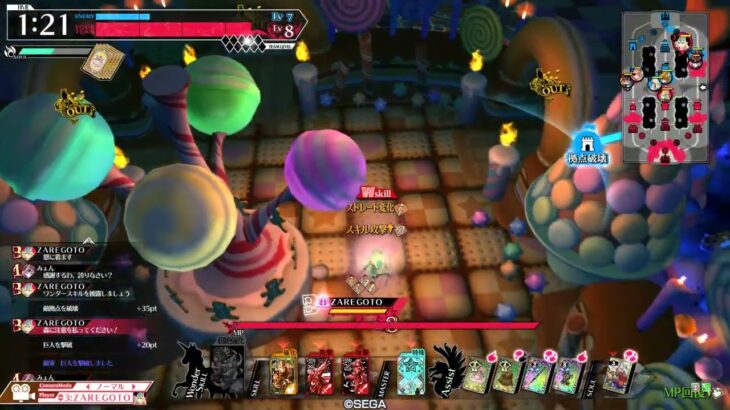This screenshot has width=730, height=410.
Task: Open the battlefield minimap
Action: pos(668,88)
